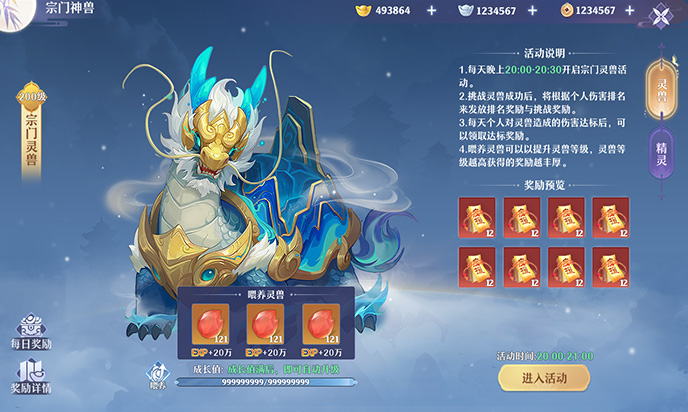This screenshot has height=412, width=688.
Task: Open 奖励详情 reward details
Action: click(31, 376)
